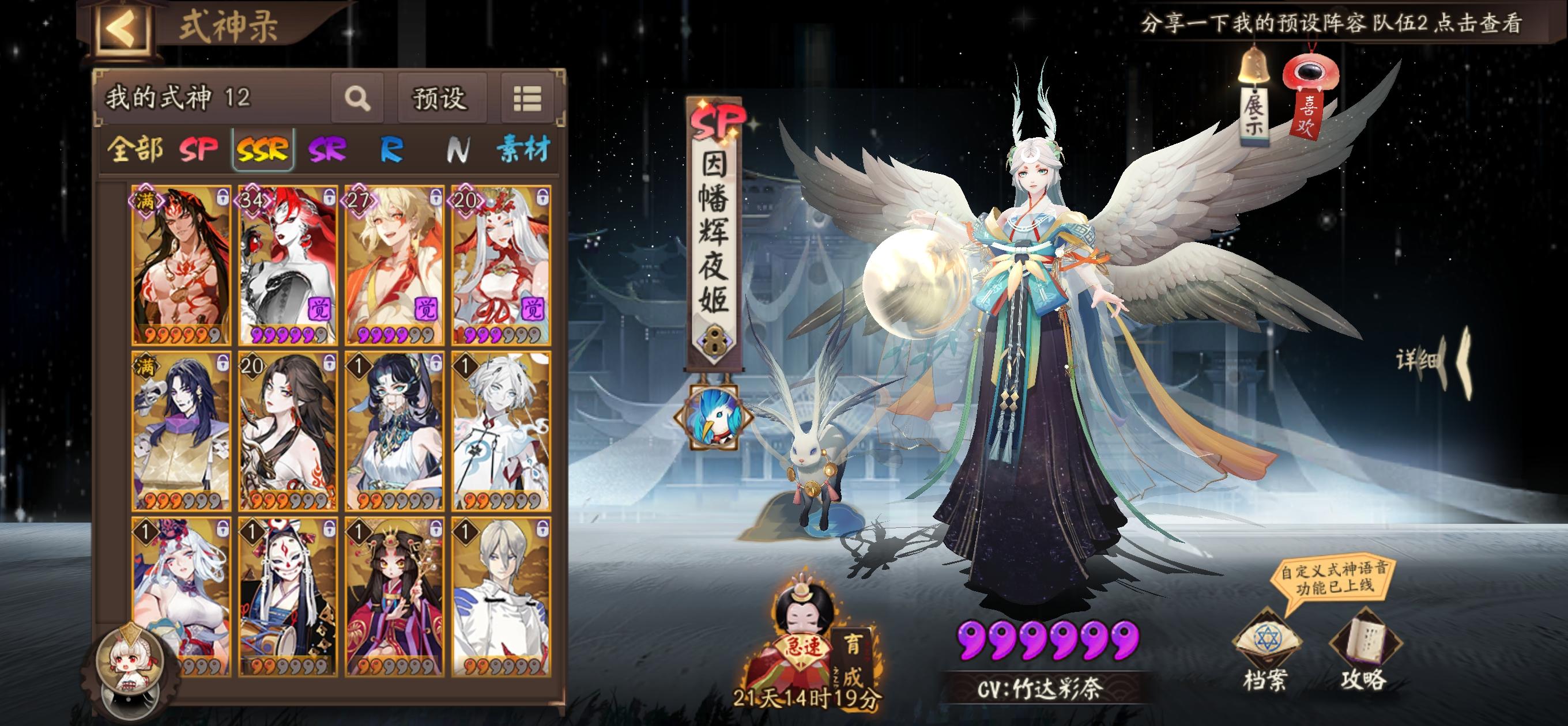Open the search magnifier in shikigami list
Viewport: 1568px width, 726px height.
[x=359, y=98]
